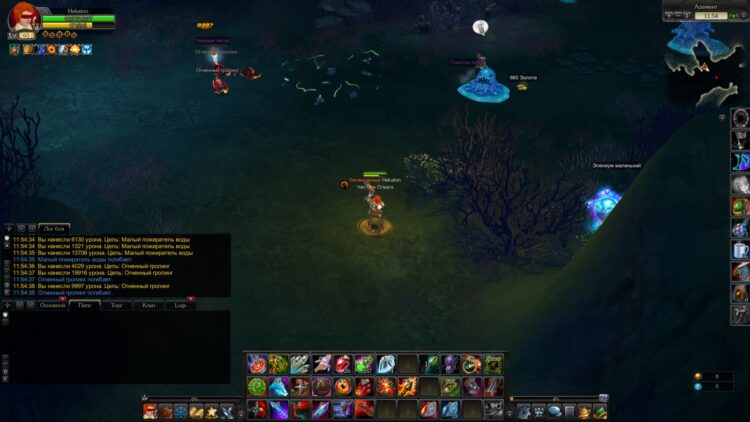Open the green gem icon in bottom-right menu bar
Image resolution: width=750 pixels, height=422 pixels.
(600, 411)
